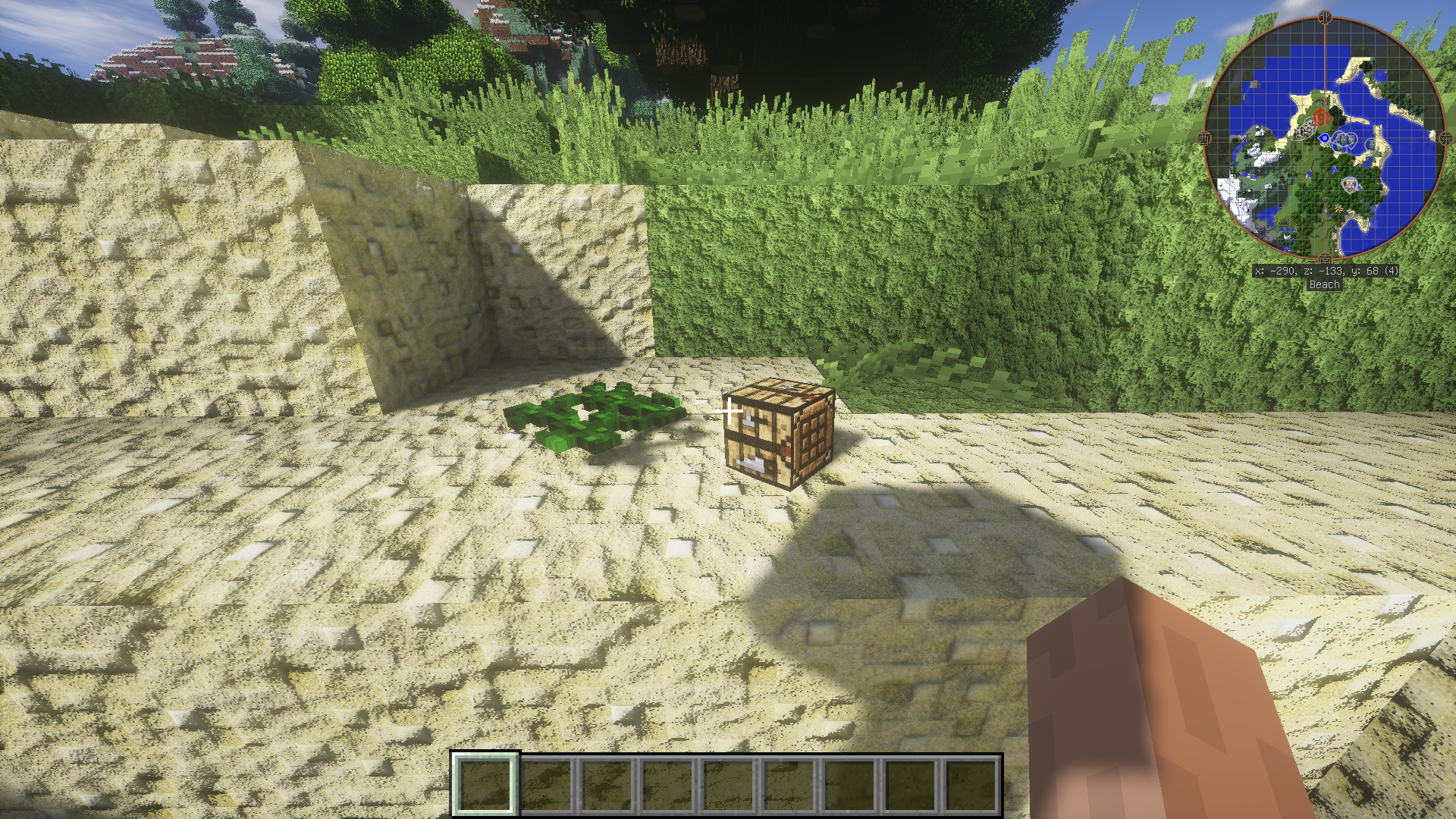Click the sheep marker on the minimap
This screenshot has height=819, width=1456.
pyautogui.click(x=1349, y=184)
